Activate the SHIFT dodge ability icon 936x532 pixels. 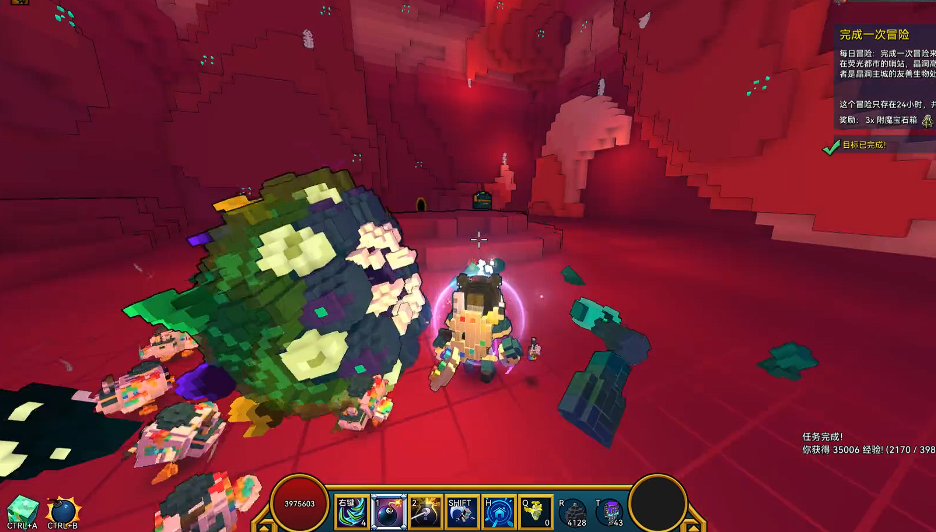pos(462,512)
